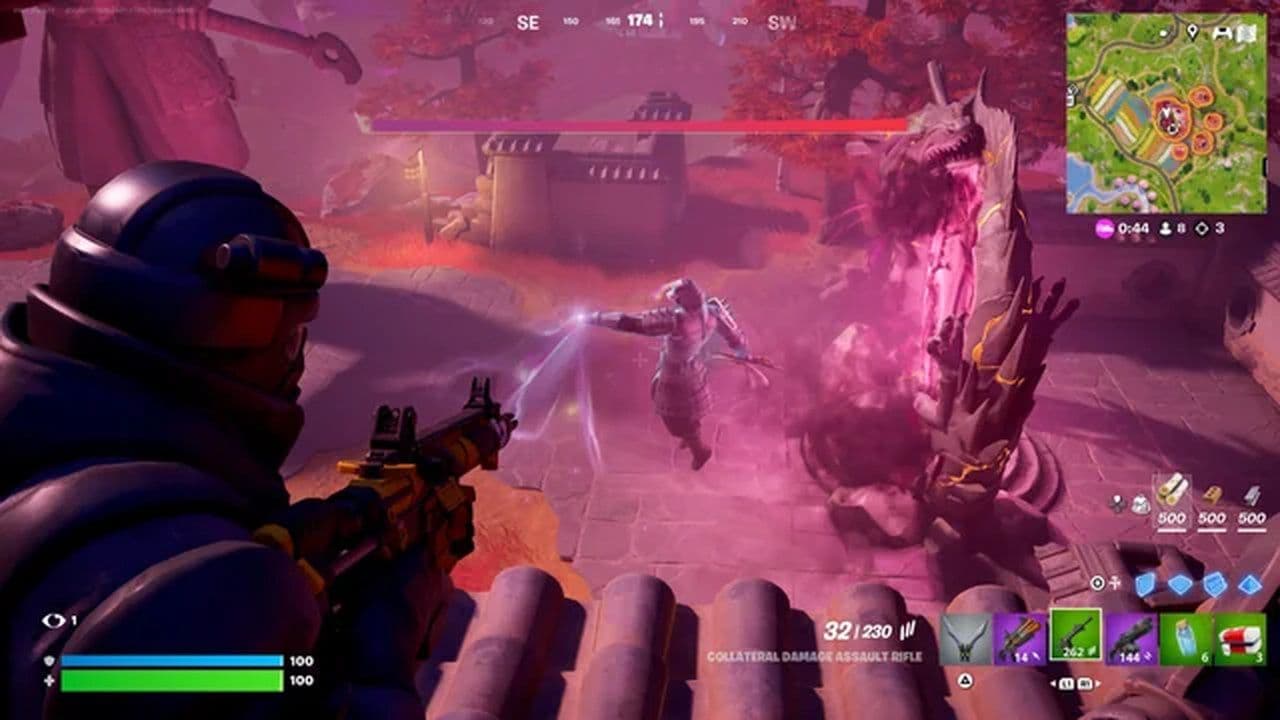Select the Med Kit slot in the hotbar

coord(1242,637)
